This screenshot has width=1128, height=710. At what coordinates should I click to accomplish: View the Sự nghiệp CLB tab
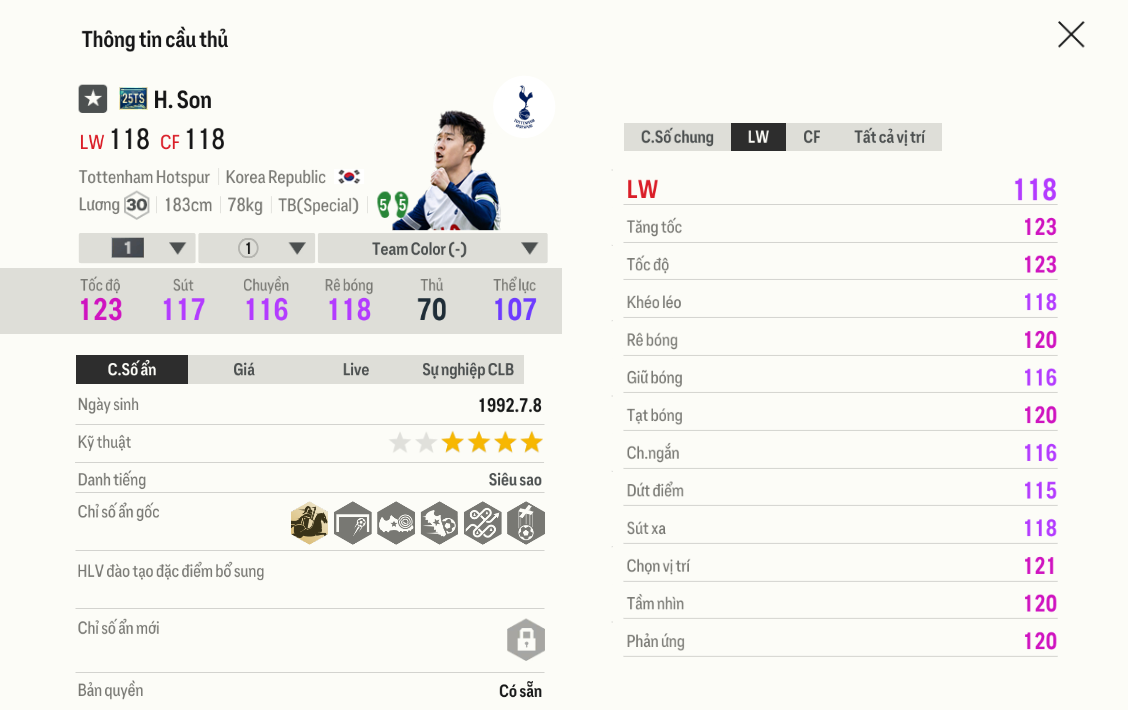[x=467, y=370]
